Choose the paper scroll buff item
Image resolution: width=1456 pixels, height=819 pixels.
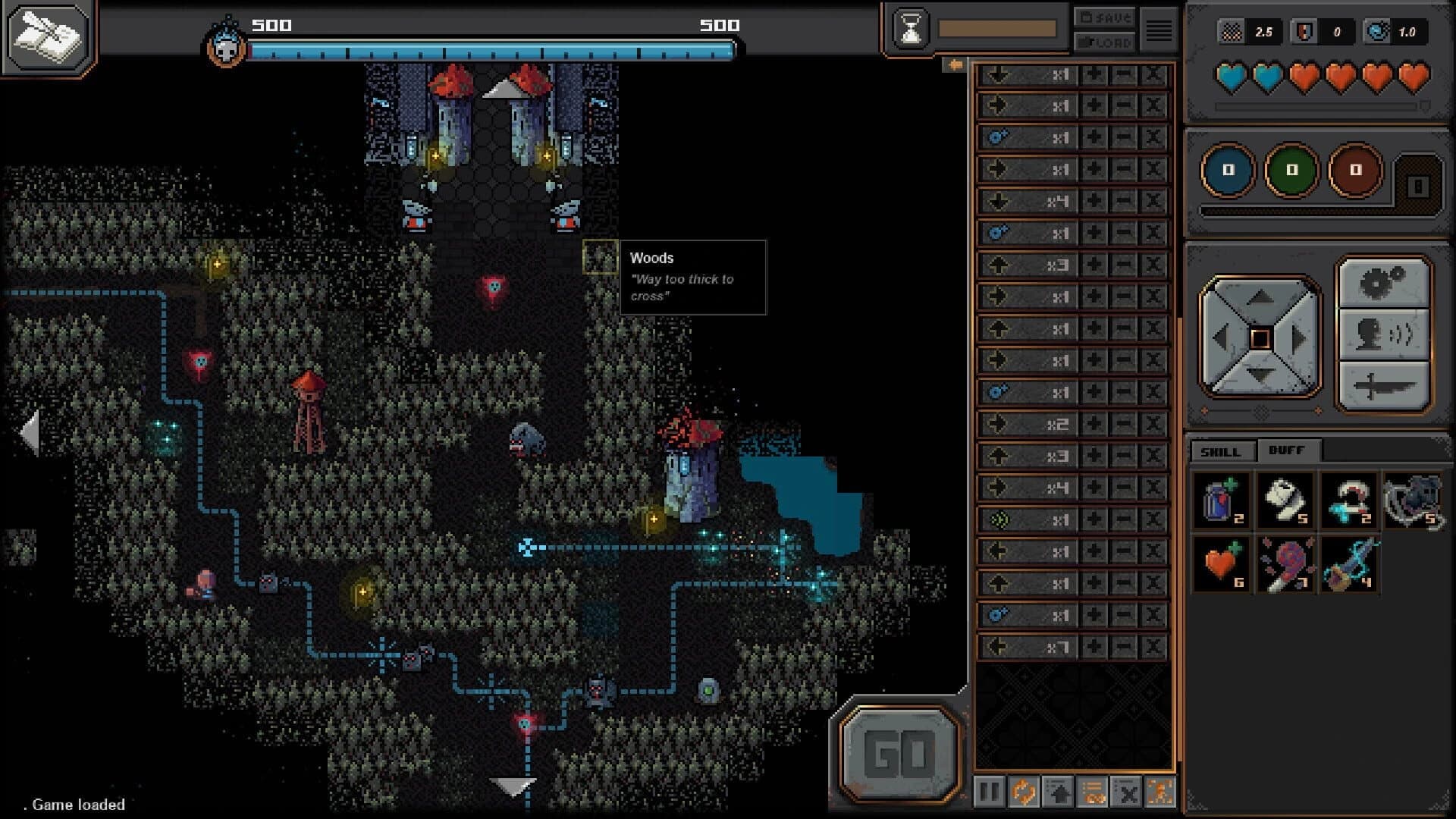(x=1285, y=500)
